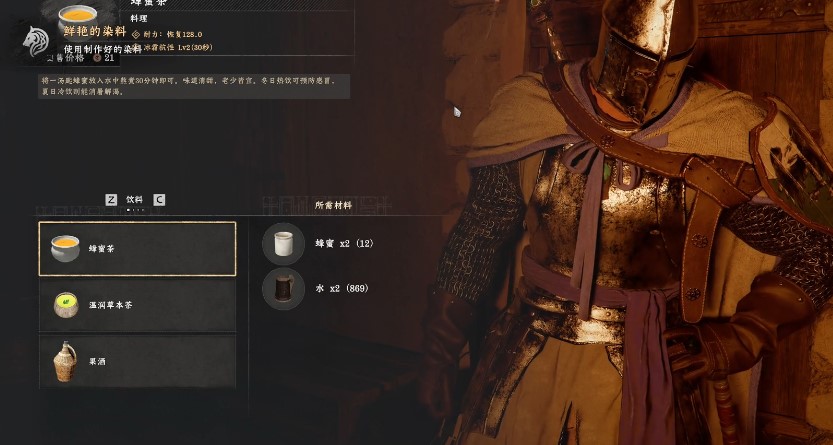833x445 pixels.
Task: Inspect the 水 water ingredient icon
Action: pyautogui.click(x=283, y=289)
